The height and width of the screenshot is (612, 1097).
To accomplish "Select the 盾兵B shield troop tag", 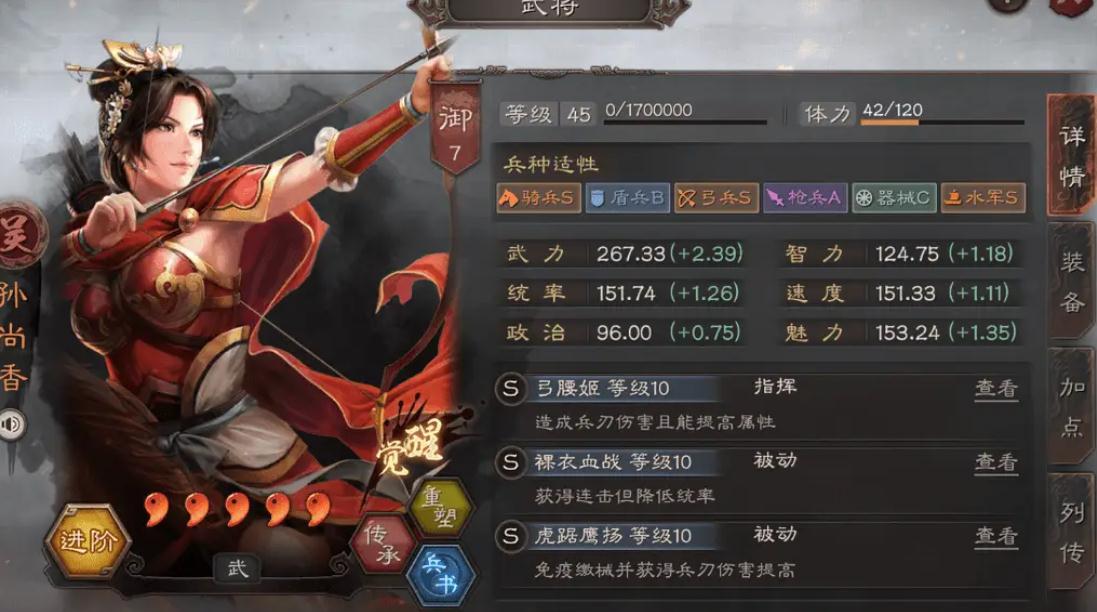I will click(x=626, y=198).
